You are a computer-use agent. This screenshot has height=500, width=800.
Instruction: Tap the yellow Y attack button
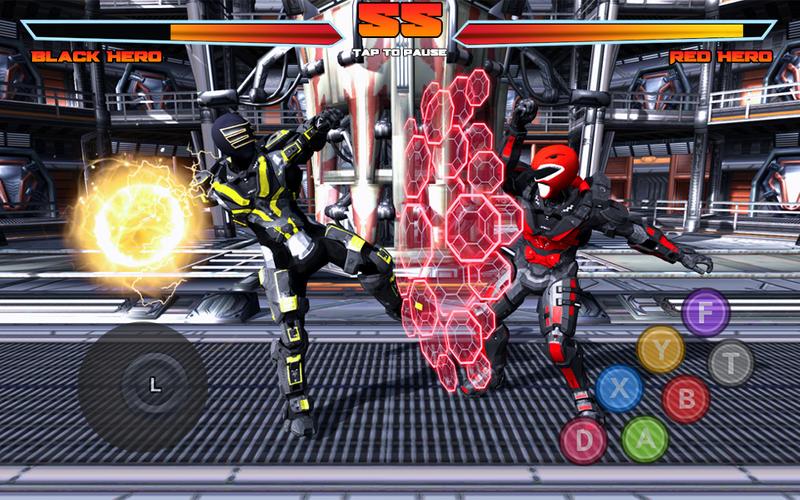[x=660, y=348]
